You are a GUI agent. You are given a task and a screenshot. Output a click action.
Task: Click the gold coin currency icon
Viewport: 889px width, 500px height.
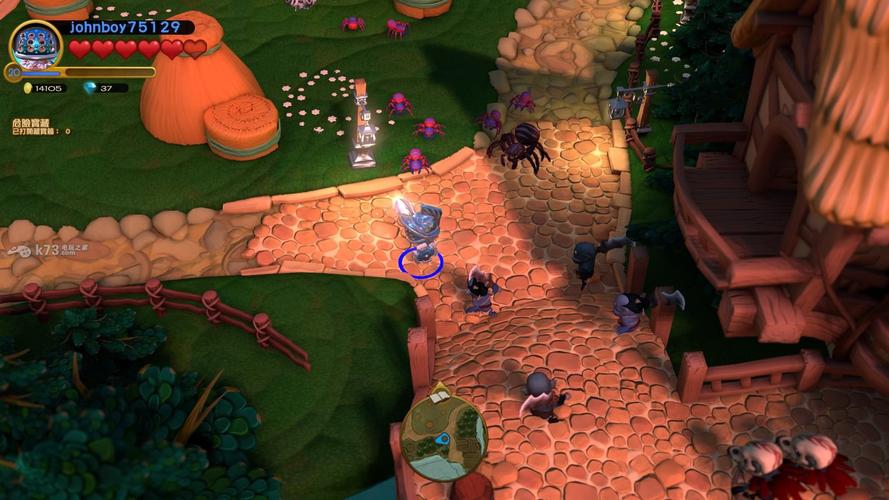[27, 88]
